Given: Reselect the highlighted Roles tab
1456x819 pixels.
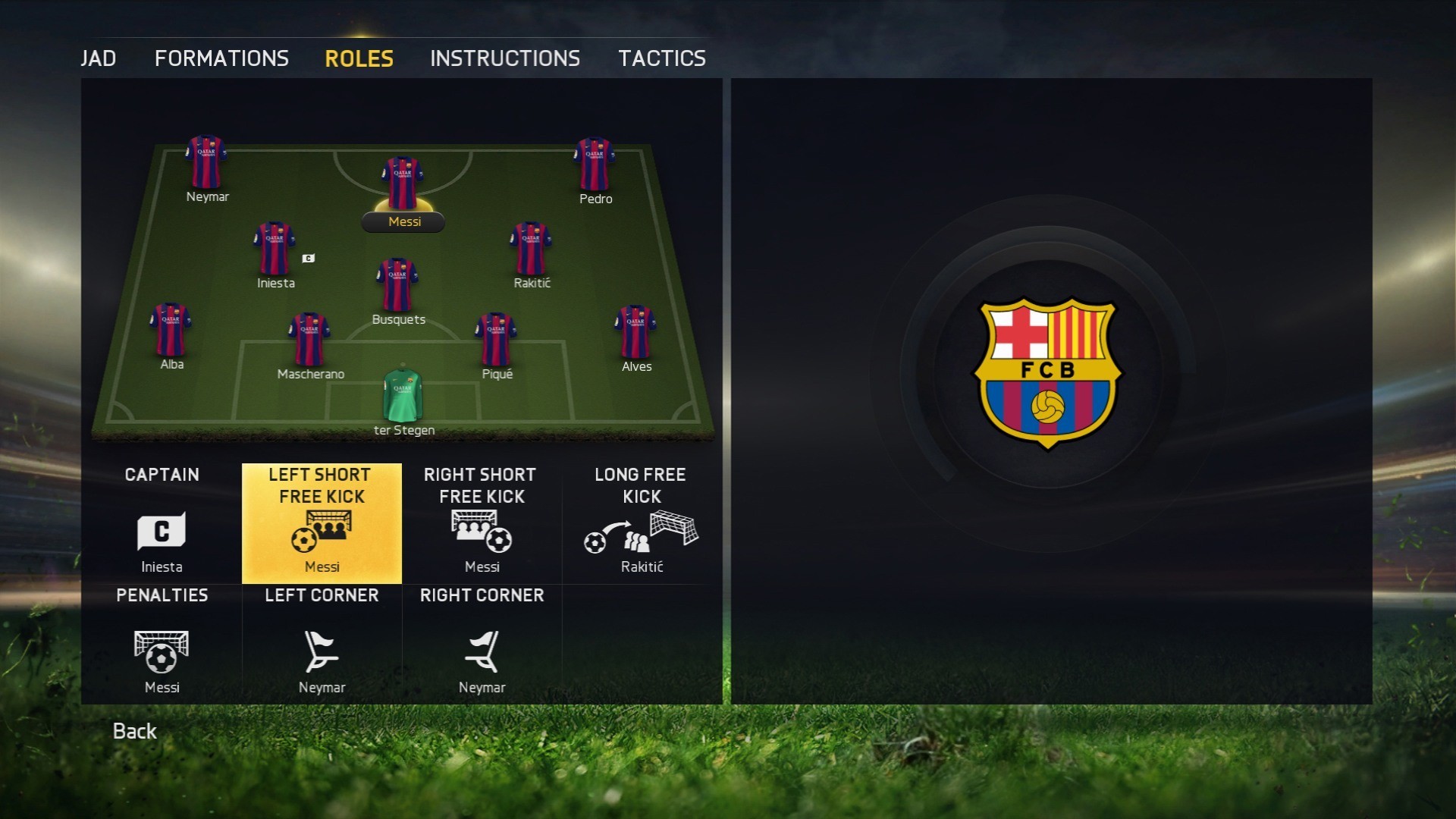Looking at the screenshot, I should (358, 58).
